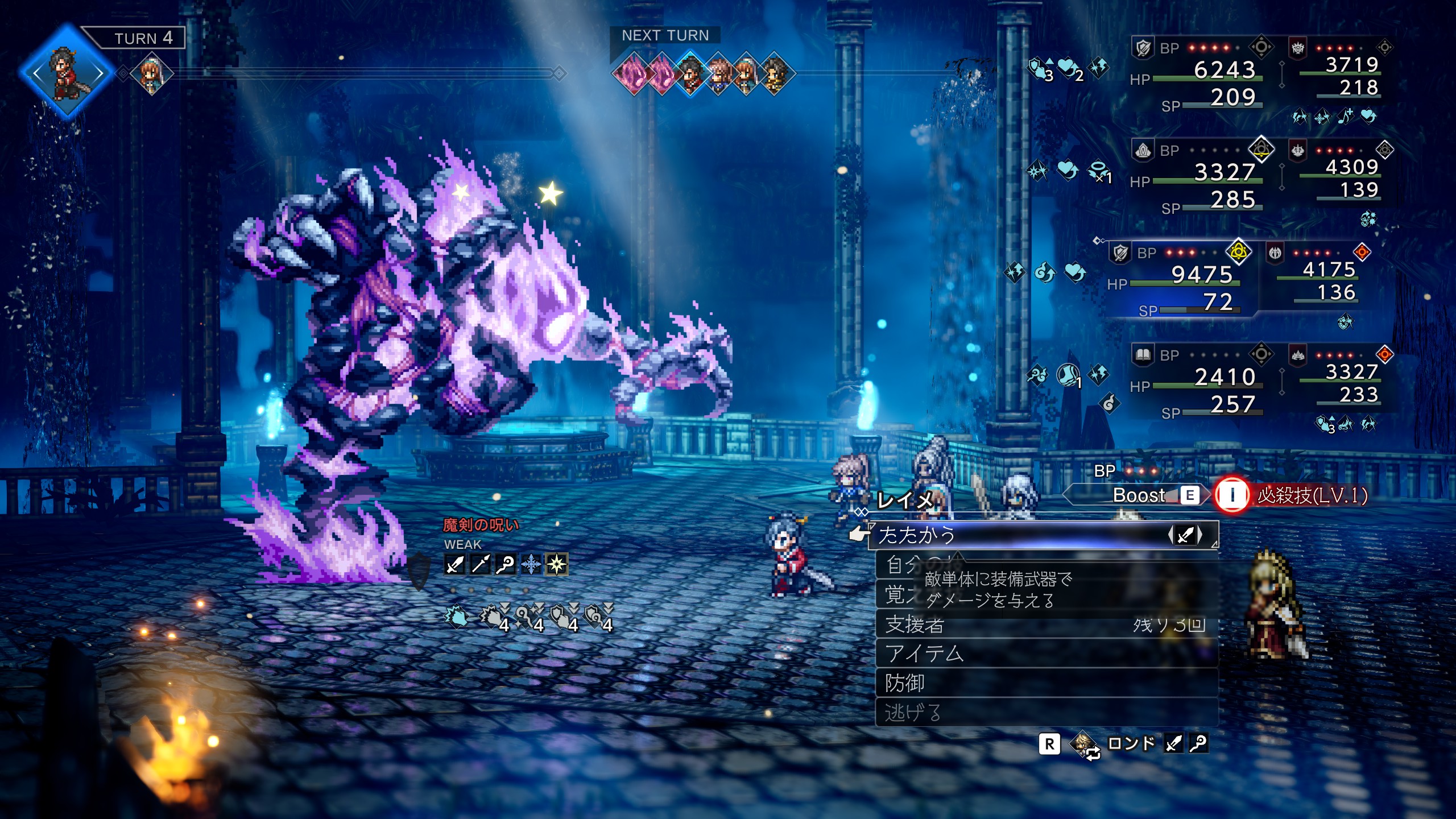Screen dimensions: 1456x819
Task: Click the current-turn character portrait diamond
Action: click(67, 73)
